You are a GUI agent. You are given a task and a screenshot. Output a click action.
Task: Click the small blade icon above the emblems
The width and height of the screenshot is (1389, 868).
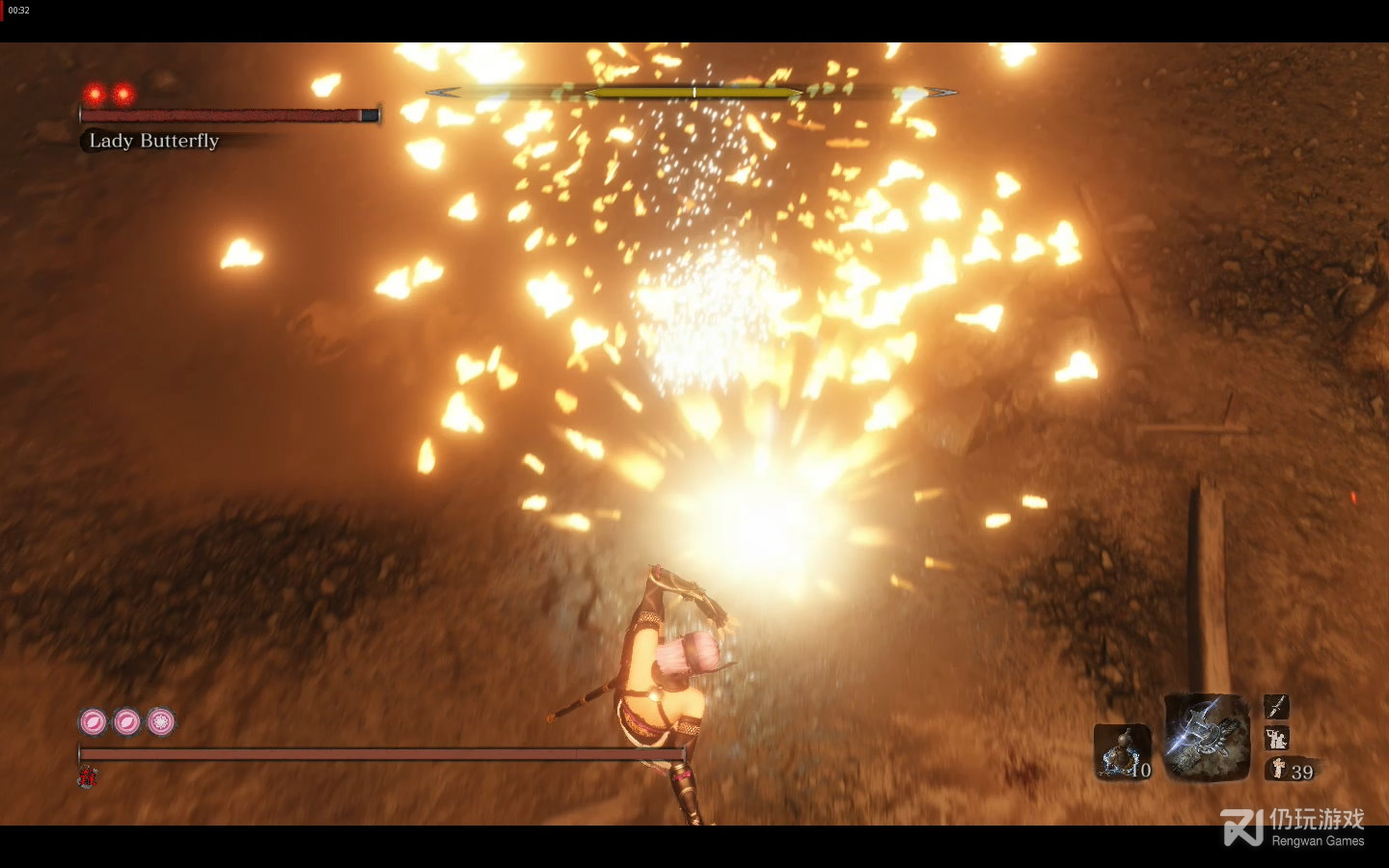pyautogui.click(x=1276, y=707)
